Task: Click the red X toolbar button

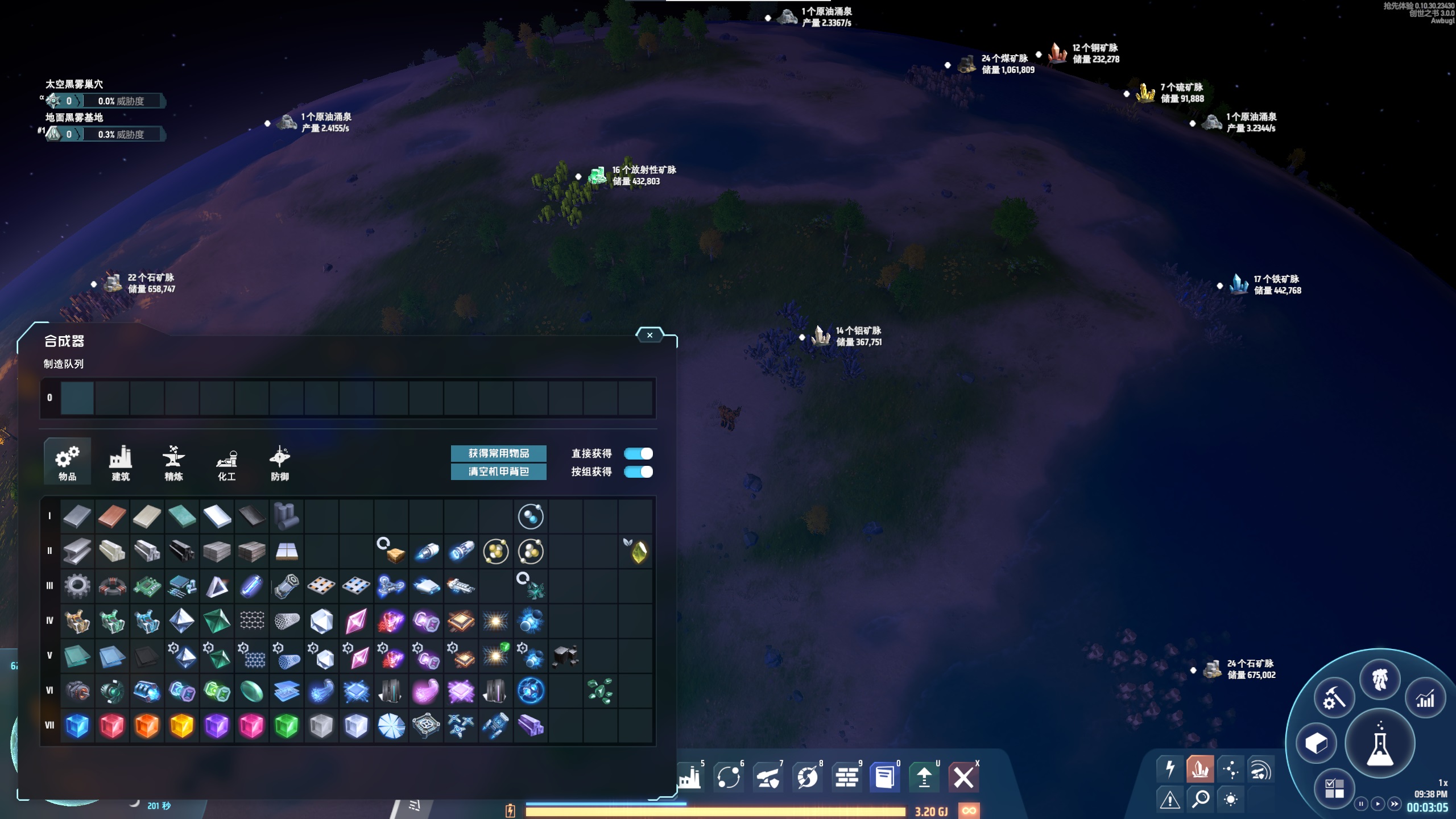Action: 963,777
